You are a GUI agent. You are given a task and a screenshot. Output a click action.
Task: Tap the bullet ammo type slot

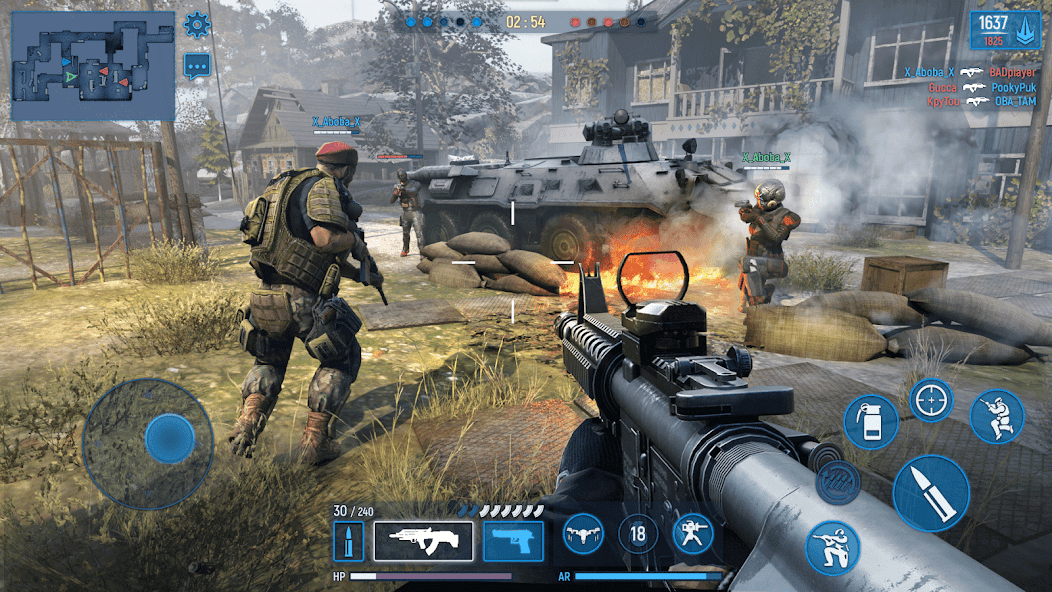349,541
